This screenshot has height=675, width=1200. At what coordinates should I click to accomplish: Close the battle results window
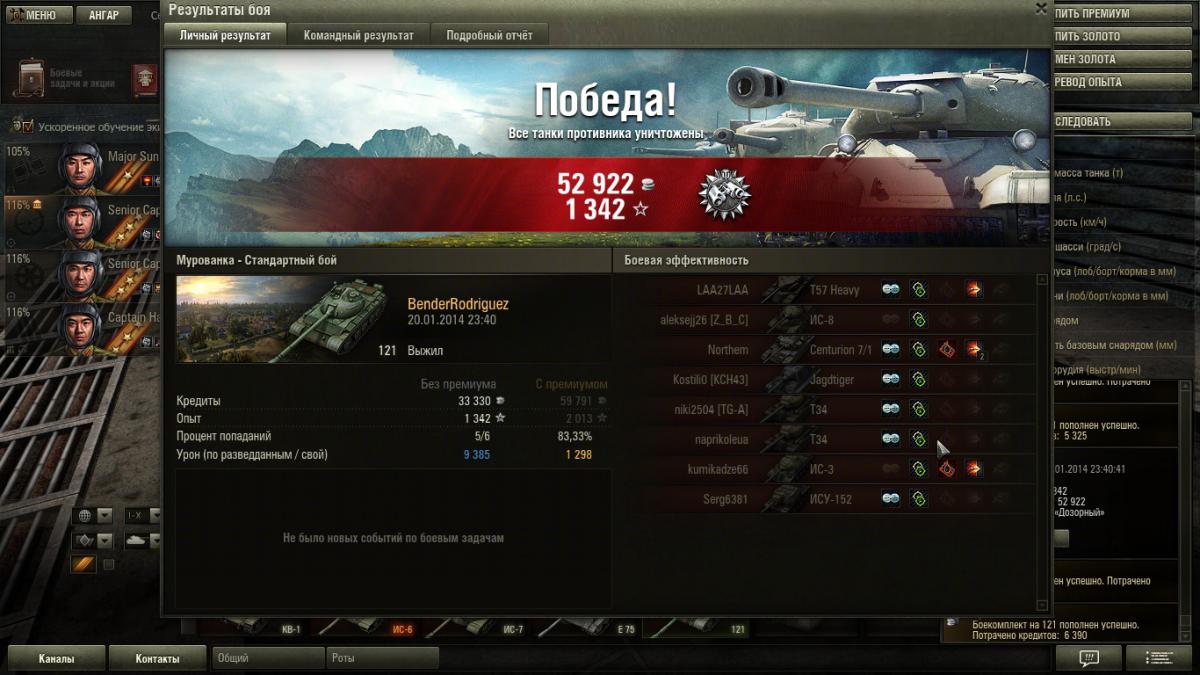pos(1041,9)
